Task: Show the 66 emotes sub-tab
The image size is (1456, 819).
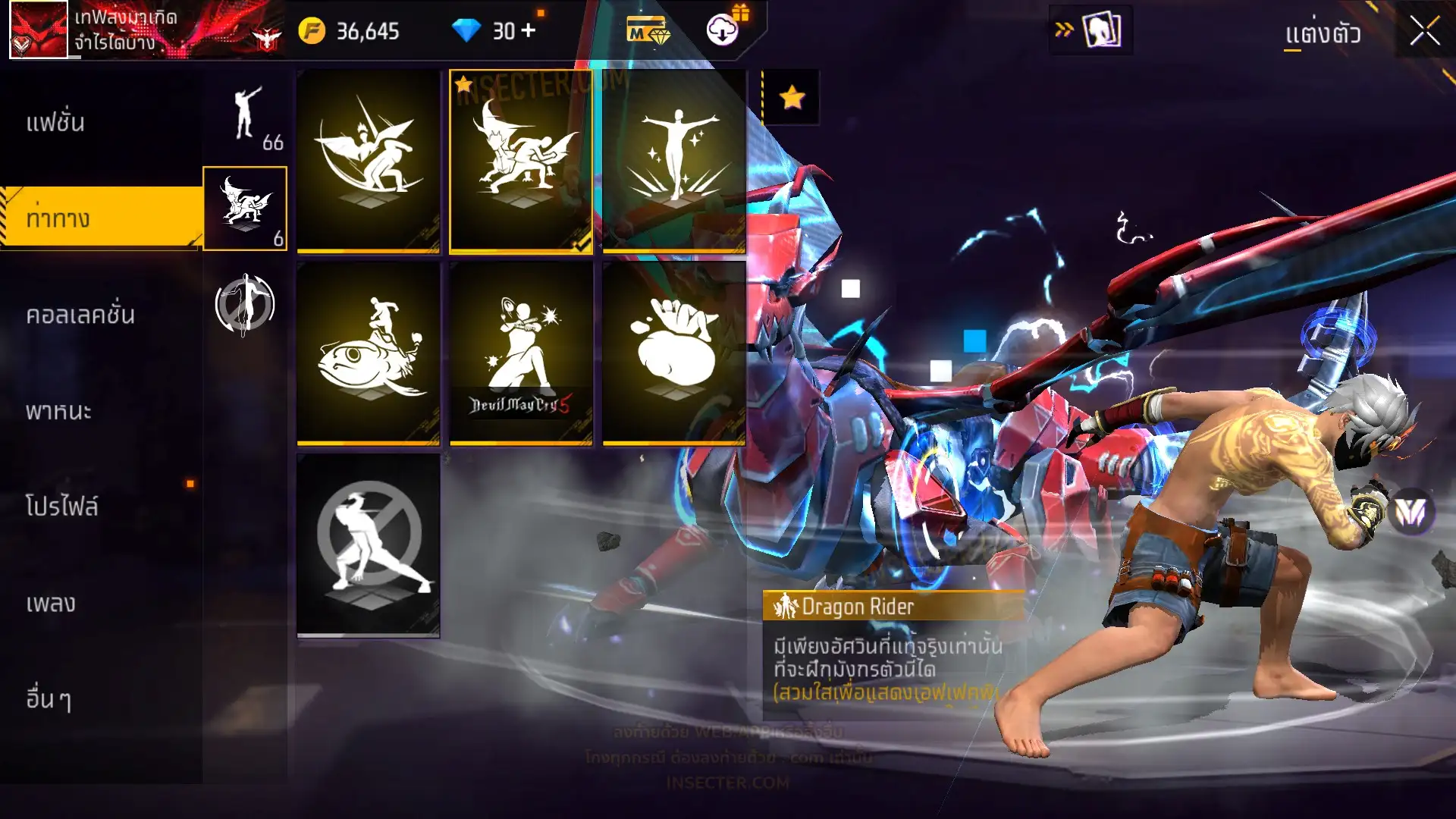Action: (x=245, y=118)
